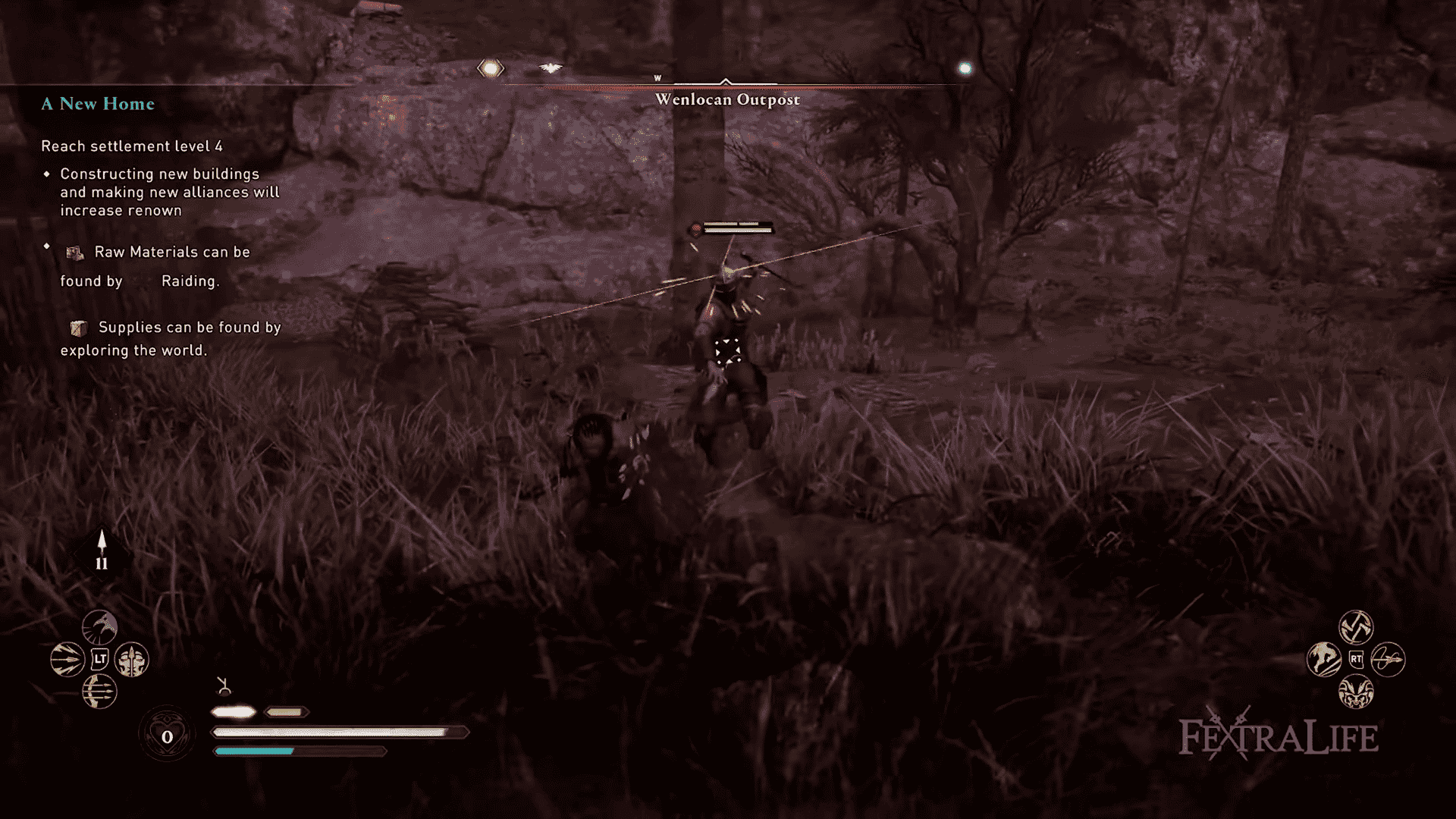This screenshot has height=819, width=1456.
Task: Click the diamond marker on the compass bar
Action: point(491,68)
